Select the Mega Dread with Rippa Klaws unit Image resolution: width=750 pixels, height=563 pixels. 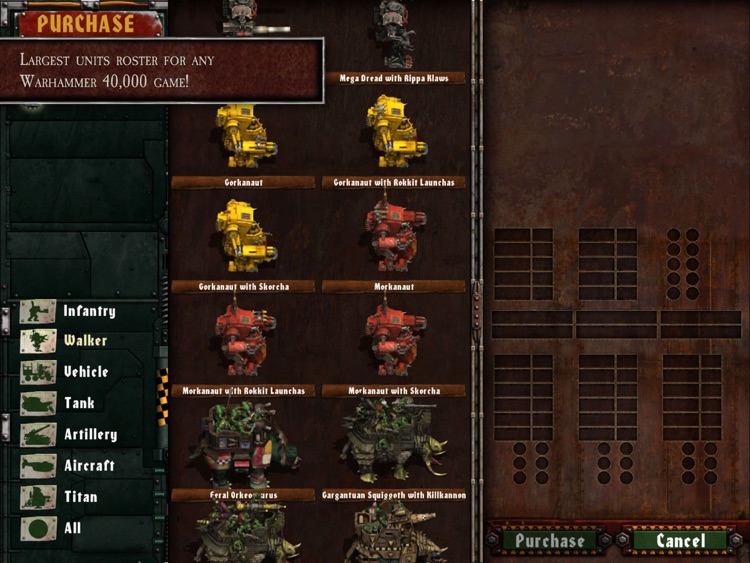click(395, 40)
